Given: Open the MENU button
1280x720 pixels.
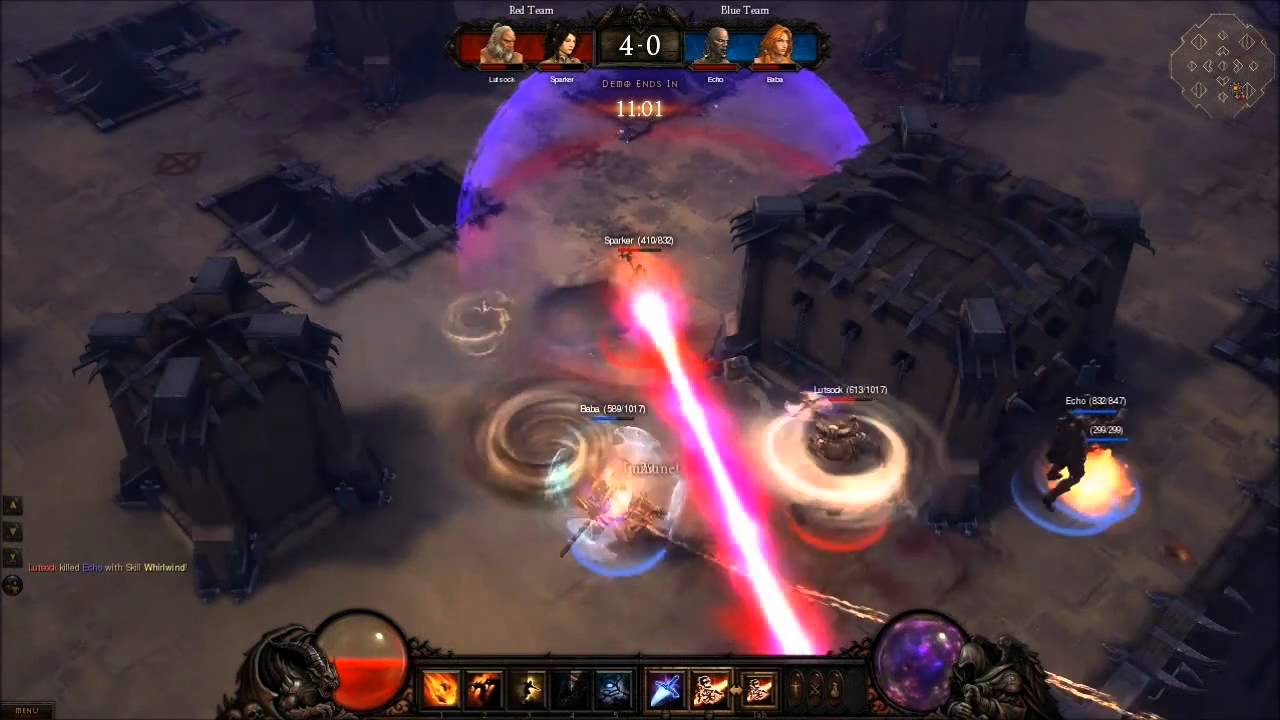Looking at the screenshot, I should (27, 710).
